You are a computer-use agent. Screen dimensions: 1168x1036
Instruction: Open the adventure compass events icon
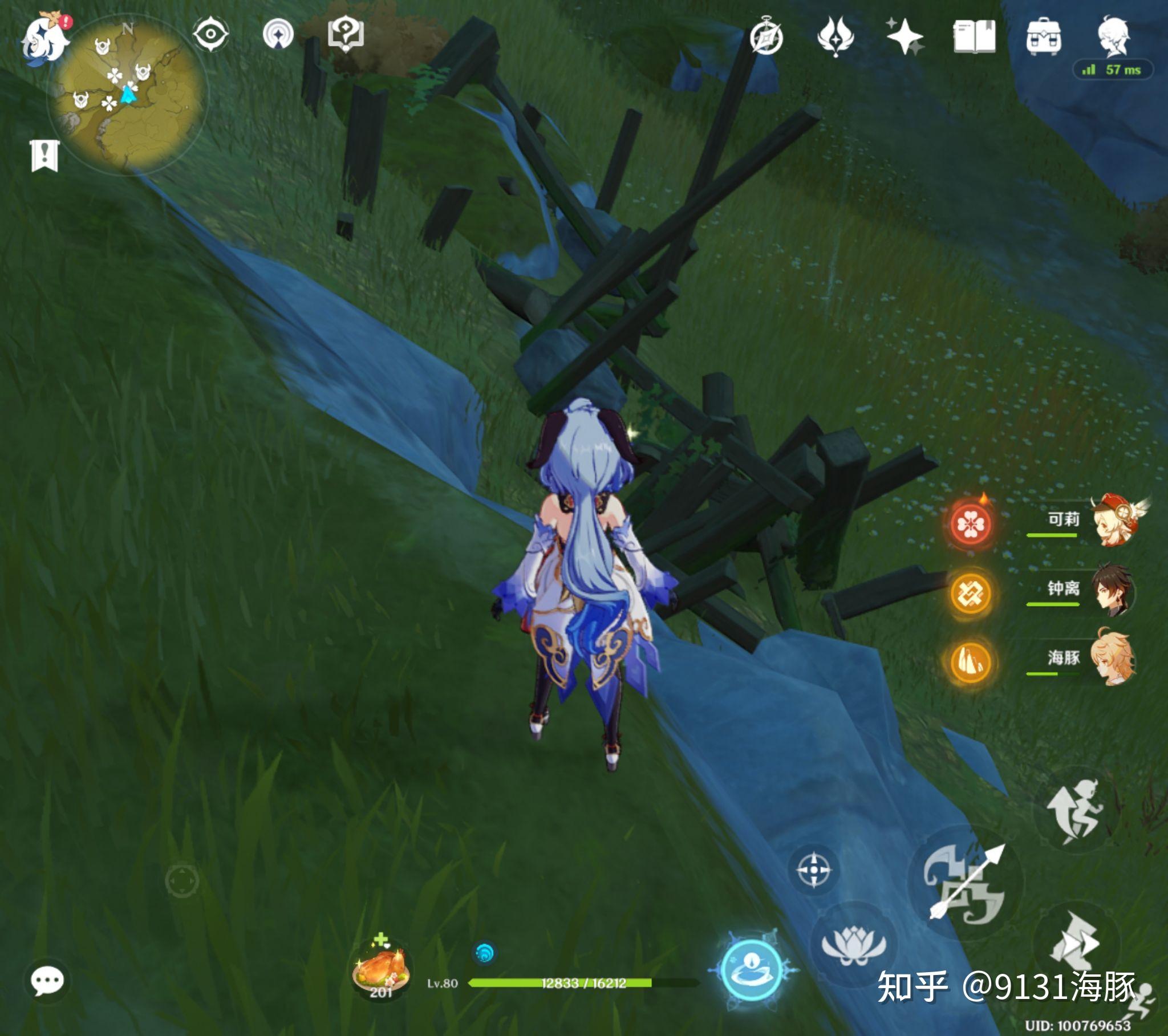tap(766, 37)
